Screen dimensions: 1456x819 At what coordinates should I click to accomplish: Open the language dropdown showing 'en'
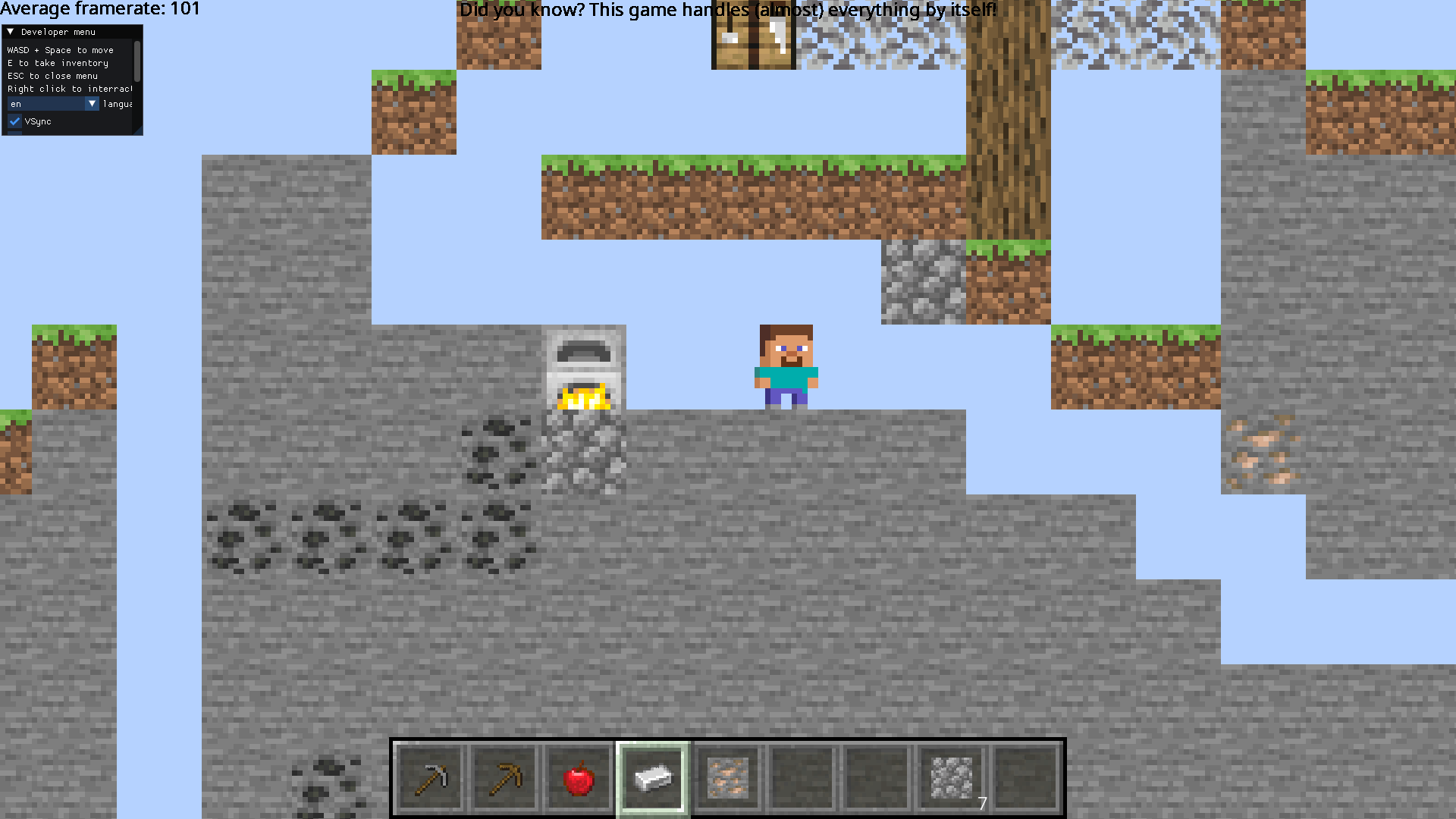click(45, 104)
